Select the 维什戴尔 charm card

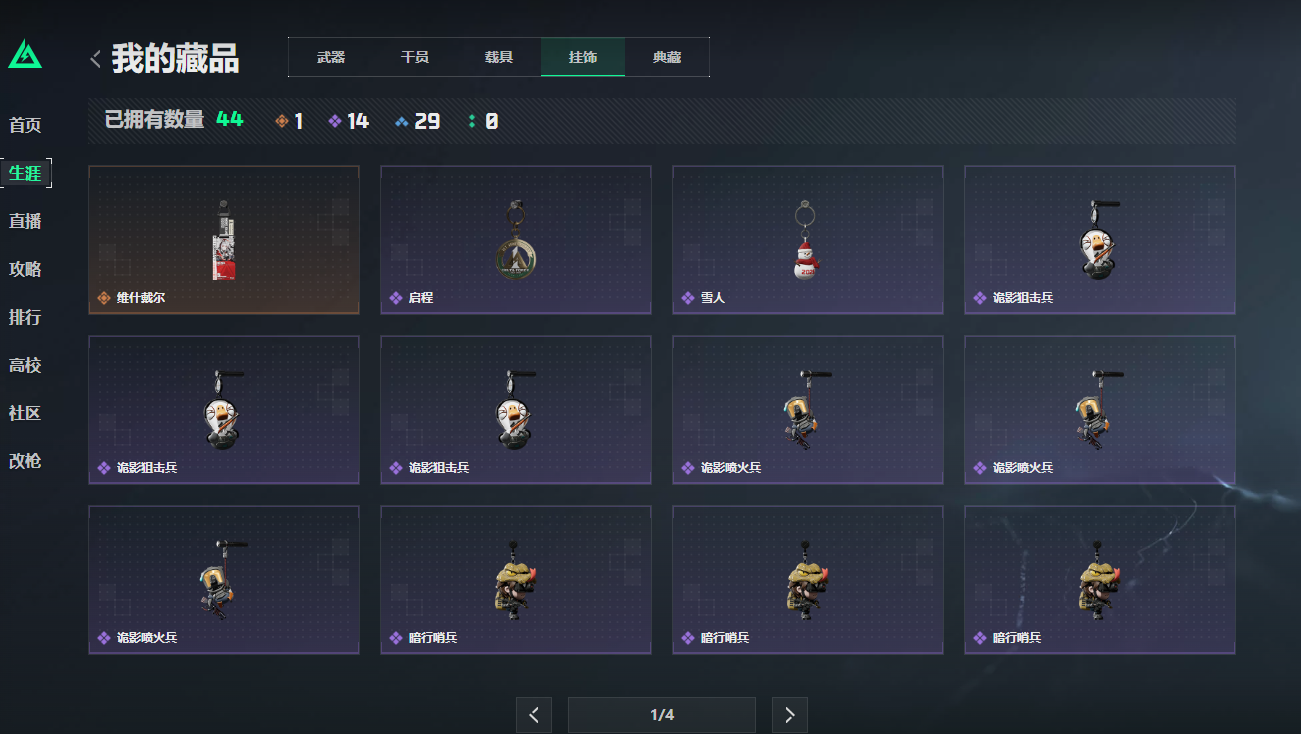pos(223,239)
